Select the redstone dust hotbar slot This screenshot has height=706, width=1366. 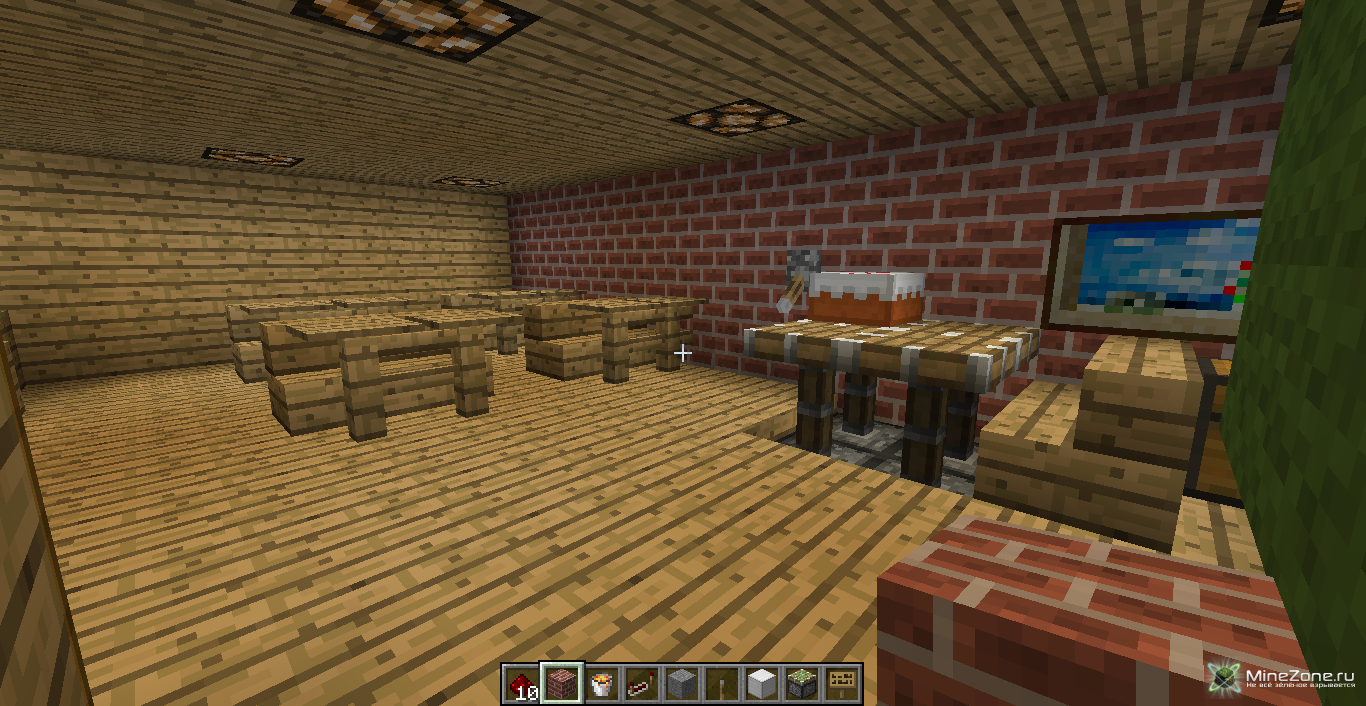pos(521,684)
